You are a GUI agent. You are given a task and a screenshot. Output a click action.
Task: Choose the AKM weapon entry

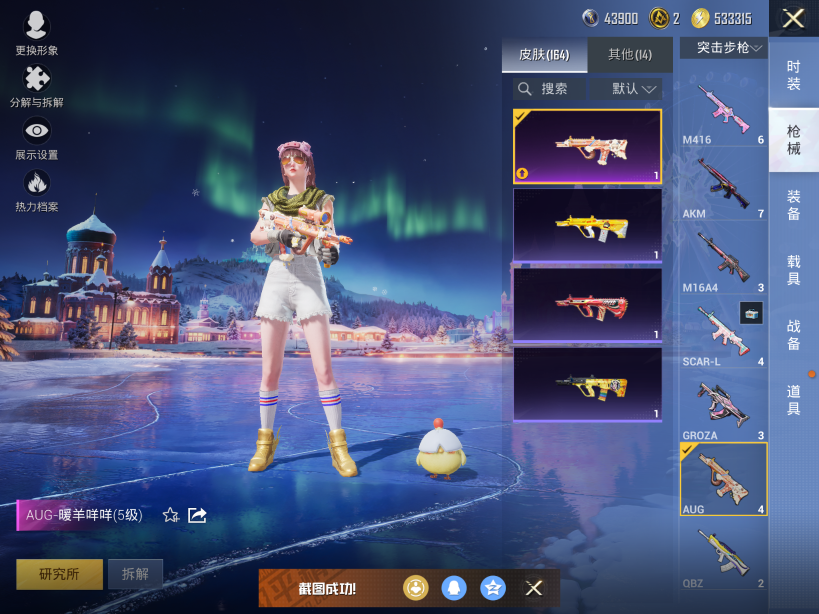723,187
